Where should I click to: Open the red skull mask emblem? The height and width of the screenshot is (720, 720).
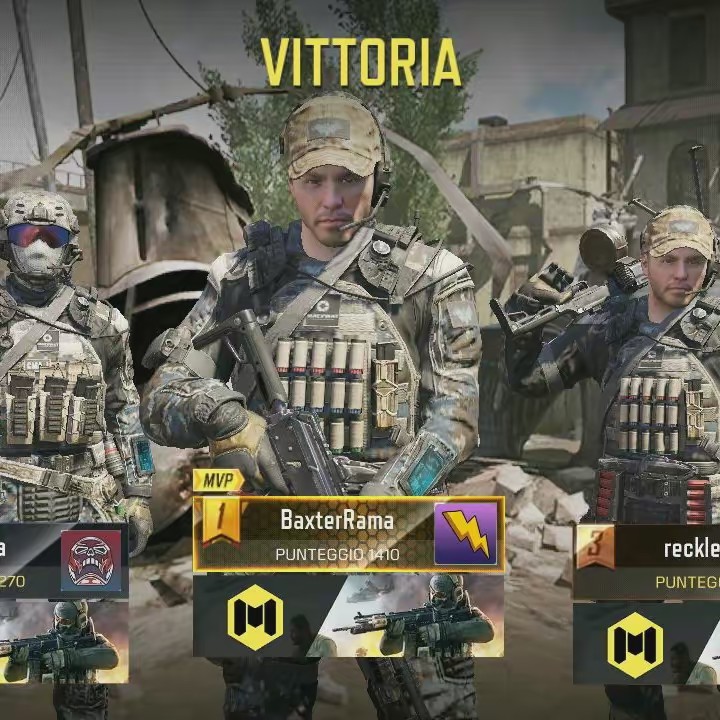91,561
